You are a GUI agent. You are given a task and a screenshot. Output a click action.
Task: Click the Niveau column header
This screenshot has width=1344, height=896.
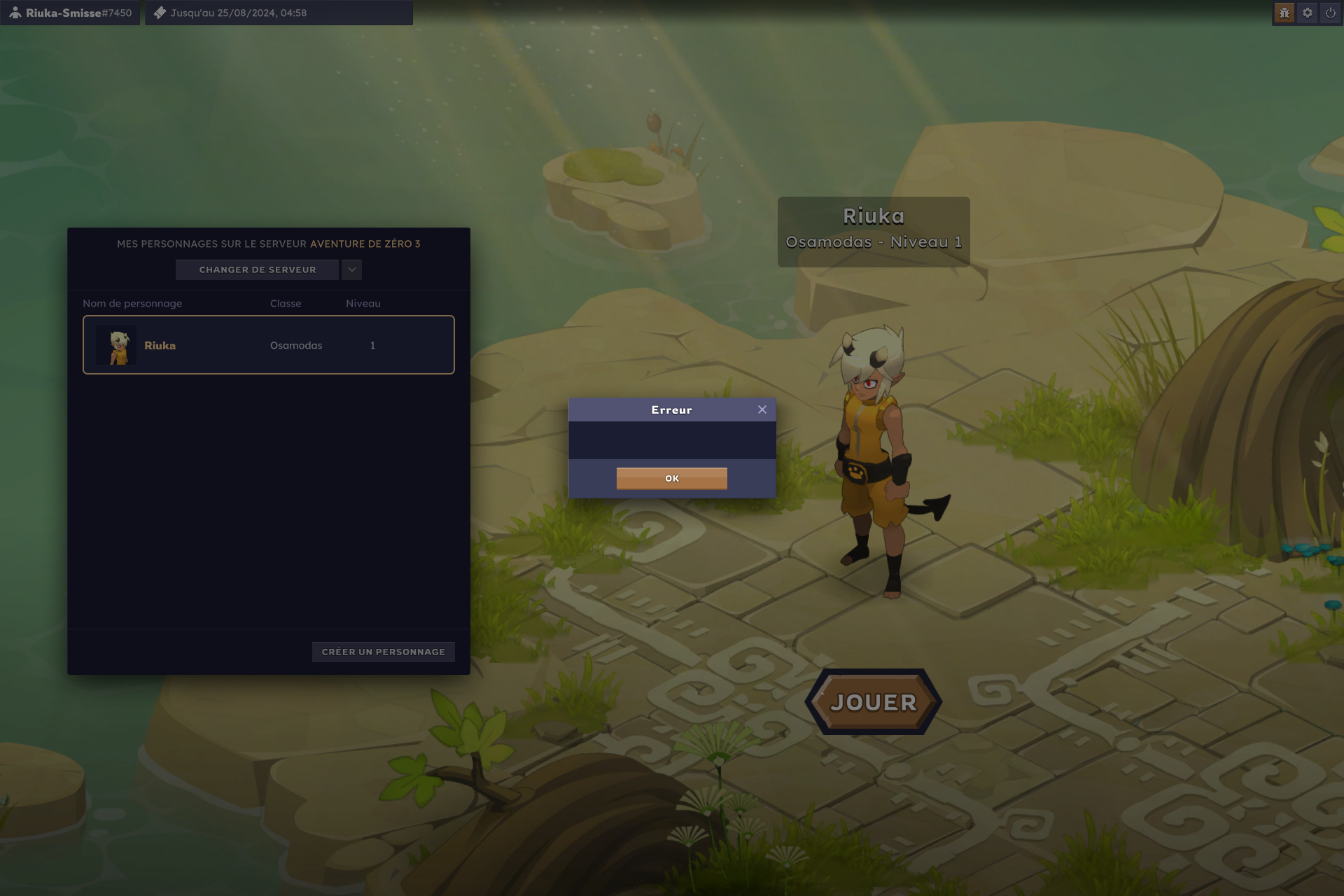364,303
